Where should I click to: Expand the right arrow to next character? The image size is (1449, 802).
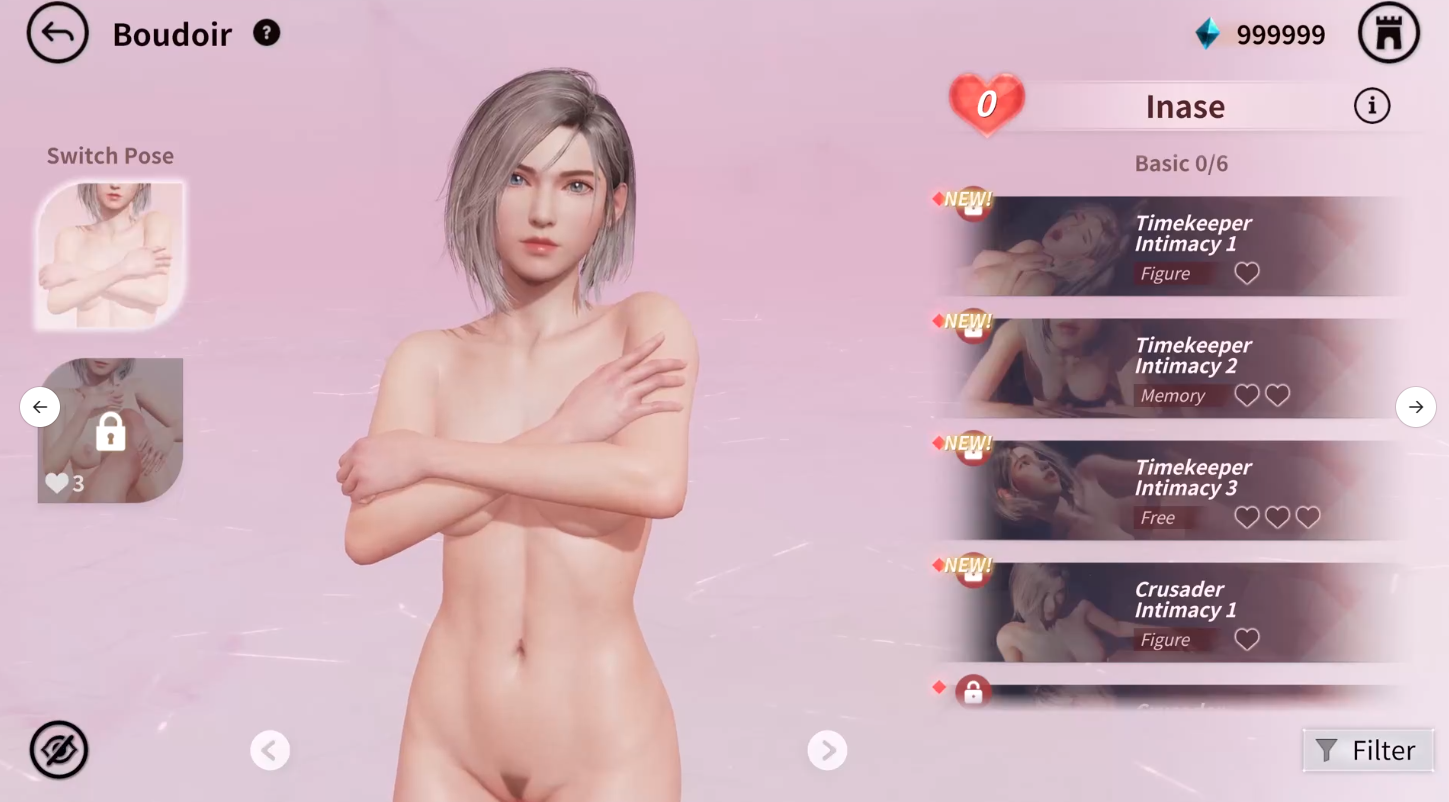(x=1416, y=407)
